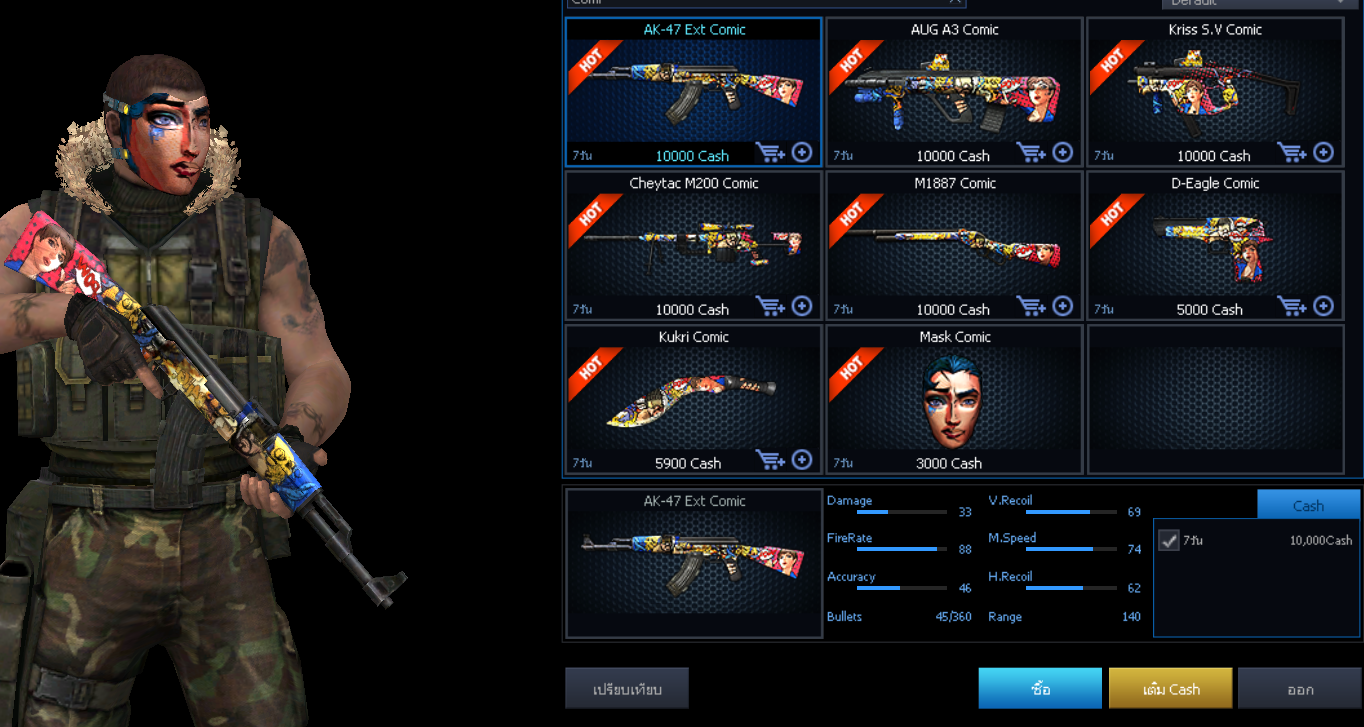Select the AK-47 Ext Comic item
This screenshot has height=727, width=1364.
pos(693,92)
